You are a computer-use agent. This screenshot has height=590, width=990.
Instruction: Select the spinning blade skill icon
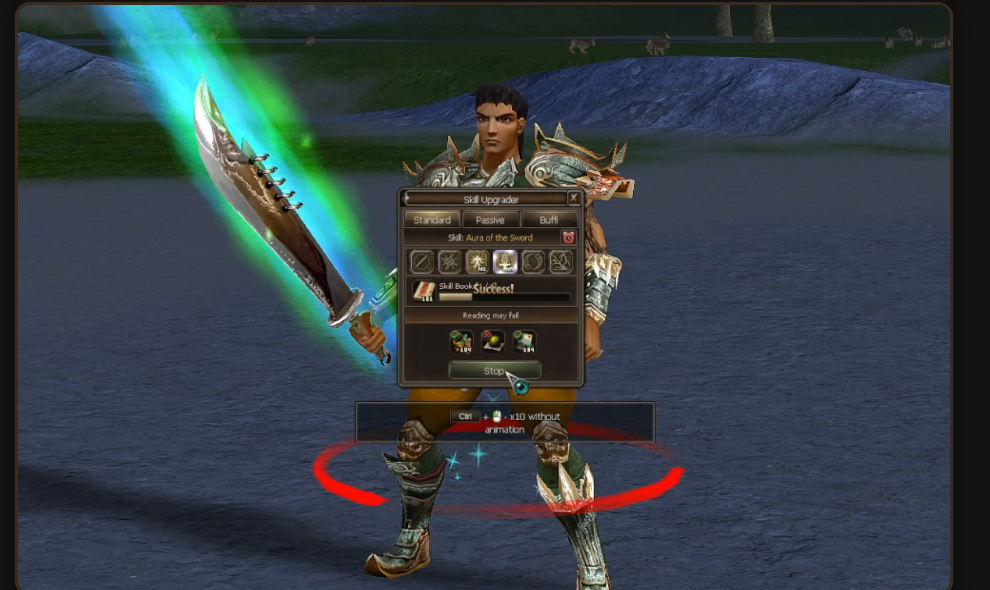click(x=450, y=262)
